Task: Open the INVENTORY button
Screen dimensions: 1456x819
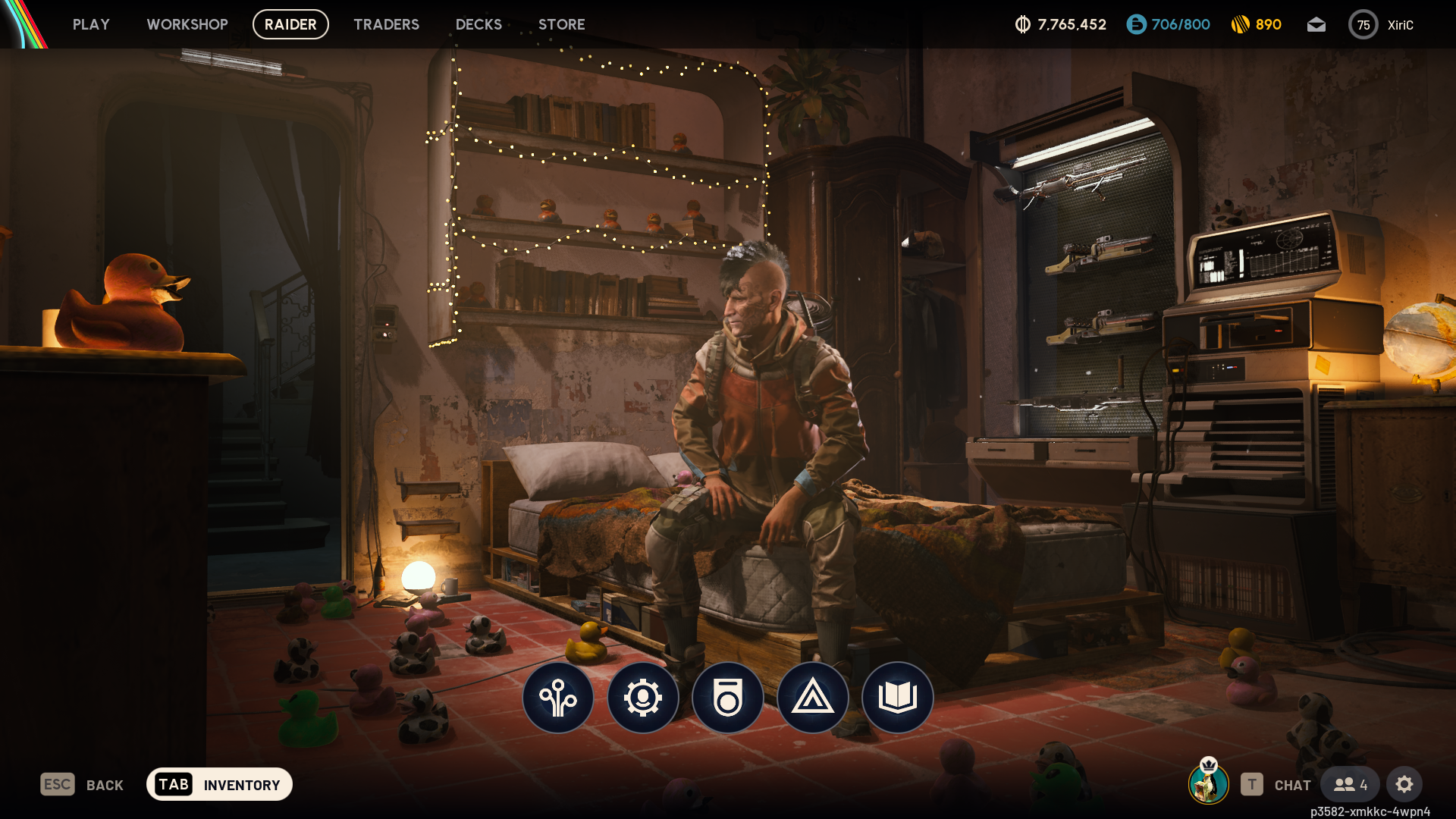Action: coord(219,785)
